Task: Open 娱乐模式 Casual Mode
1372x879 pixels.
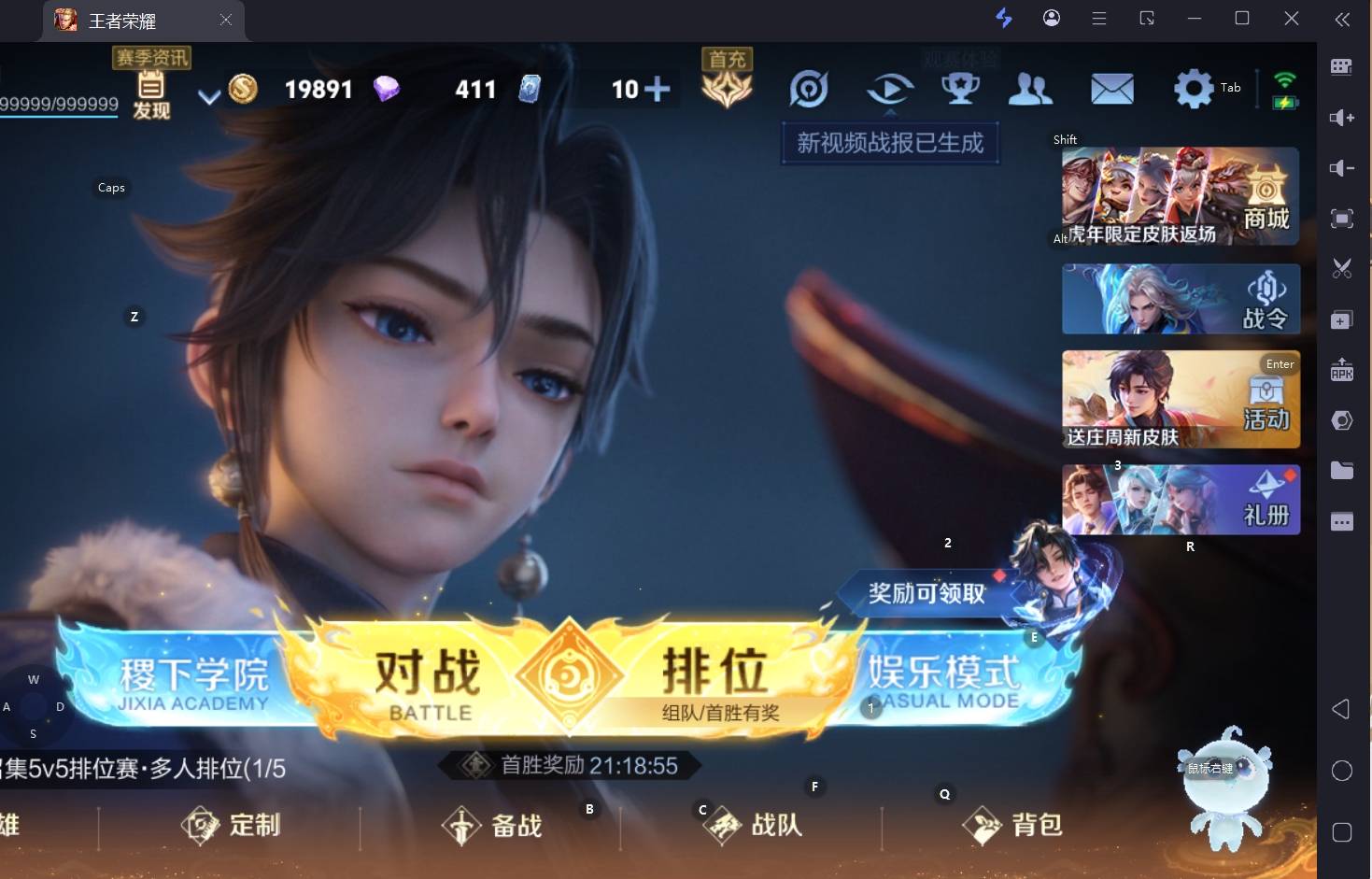Action: [x=943, y=681]
